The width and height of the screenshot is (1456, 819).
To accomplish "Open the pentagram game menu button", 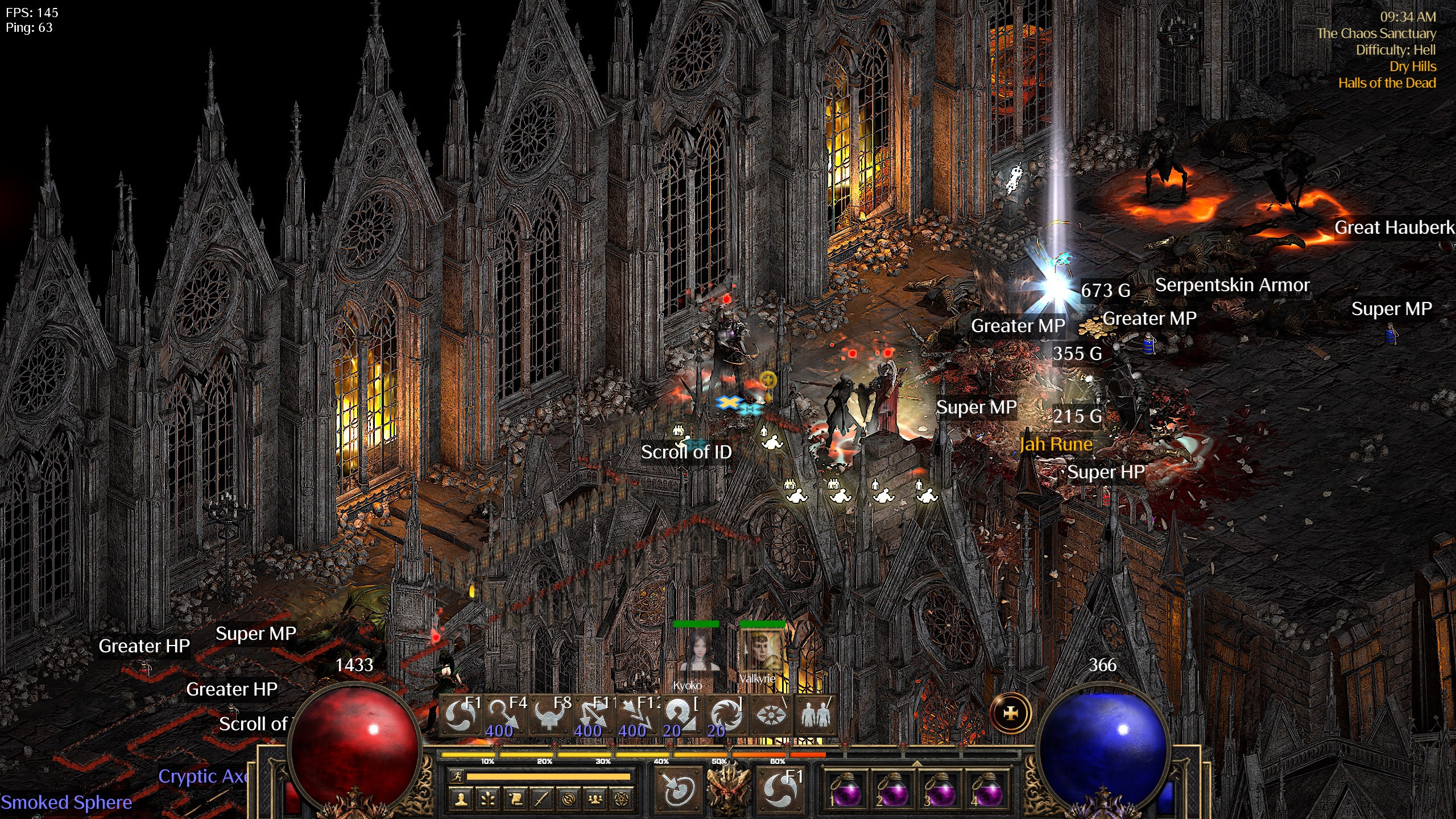I will tap(622, 800).
